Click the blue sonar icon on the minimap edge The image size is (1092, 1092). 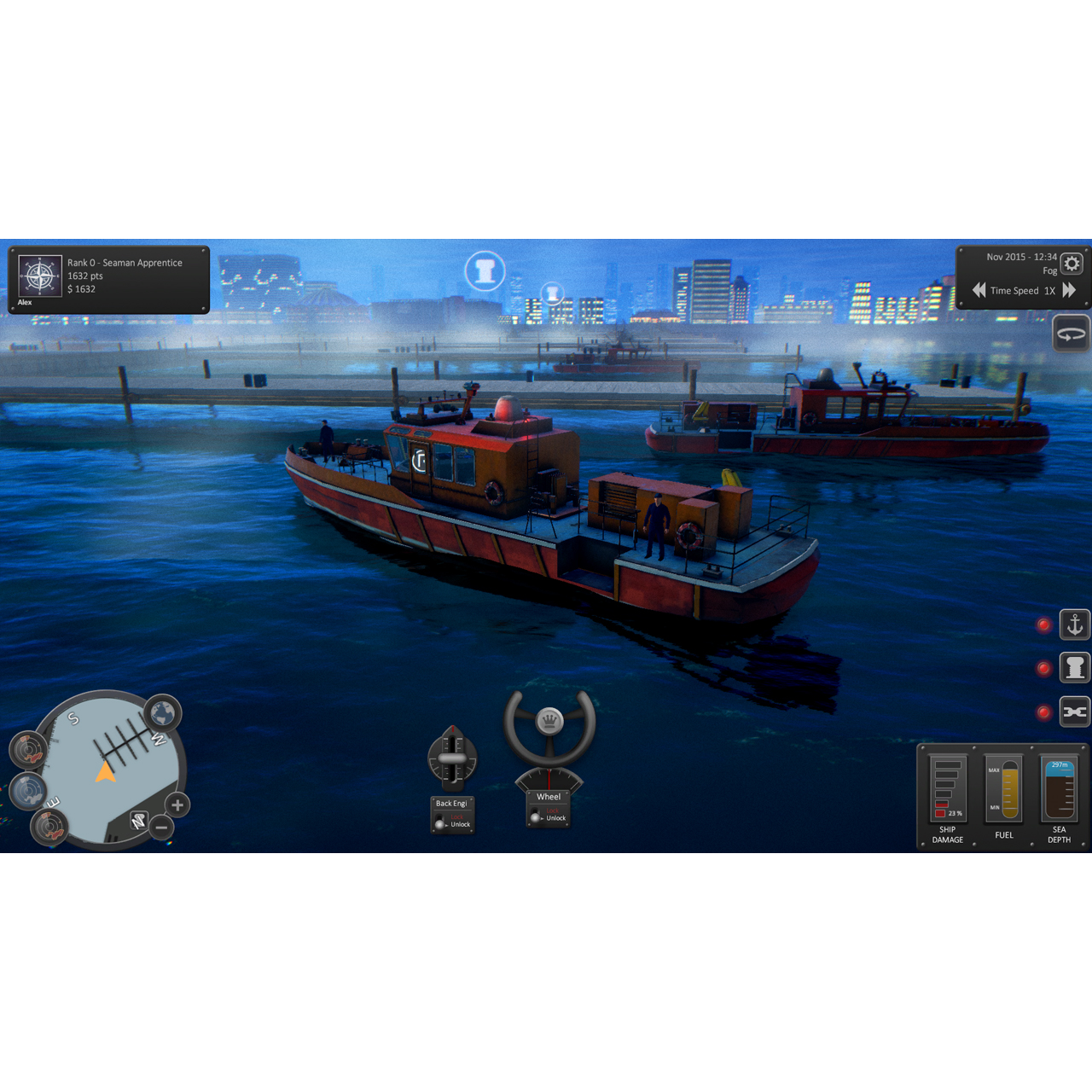pyautogui.click(x=28, y=792)
